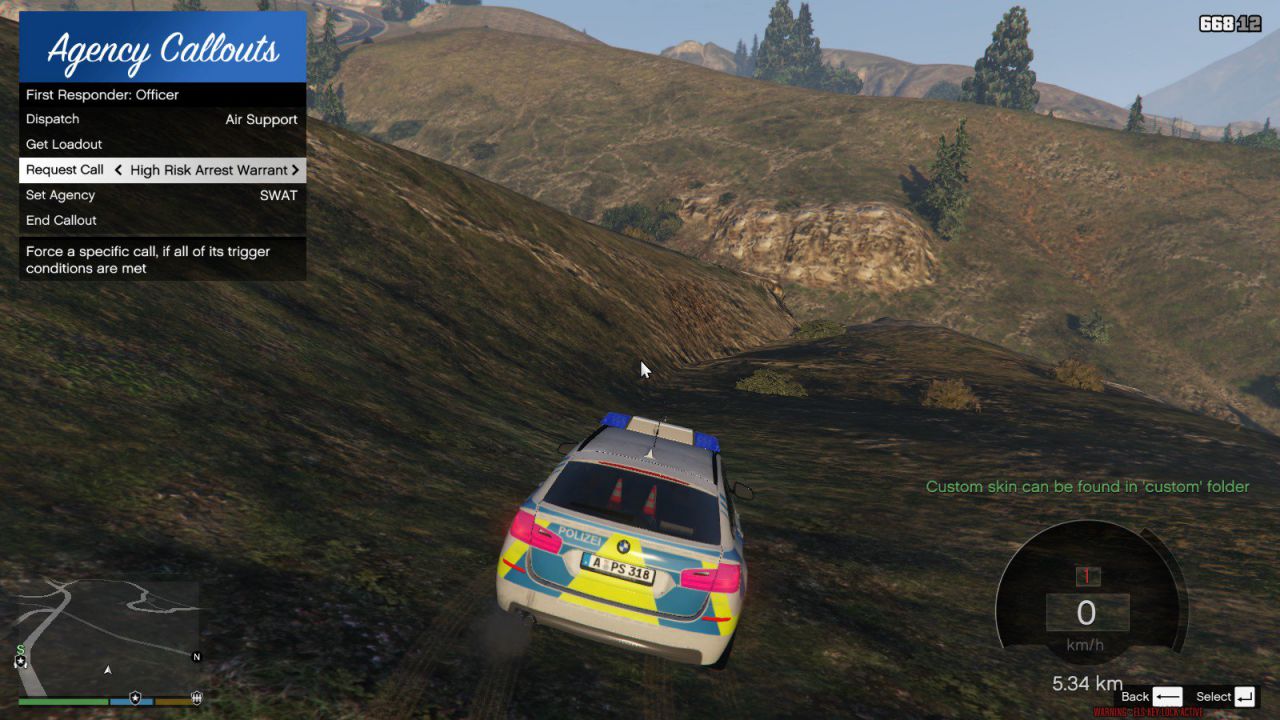Click the Select button prompt
Viewport: 1280px width, 720px height.
[1227, 697]
